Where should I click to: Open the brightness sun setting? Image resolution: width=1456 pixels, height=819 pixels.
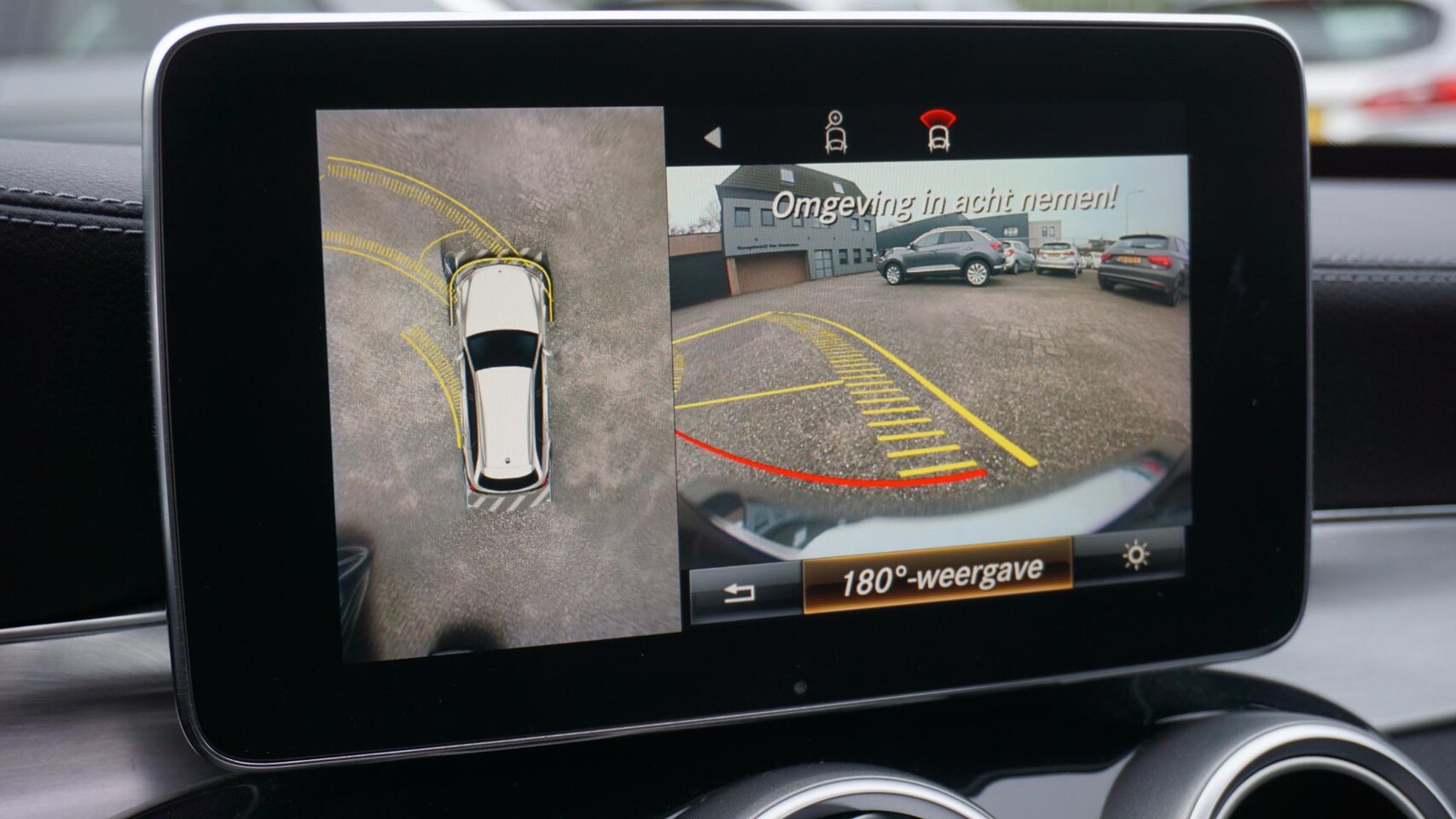tap(1134, 556)
